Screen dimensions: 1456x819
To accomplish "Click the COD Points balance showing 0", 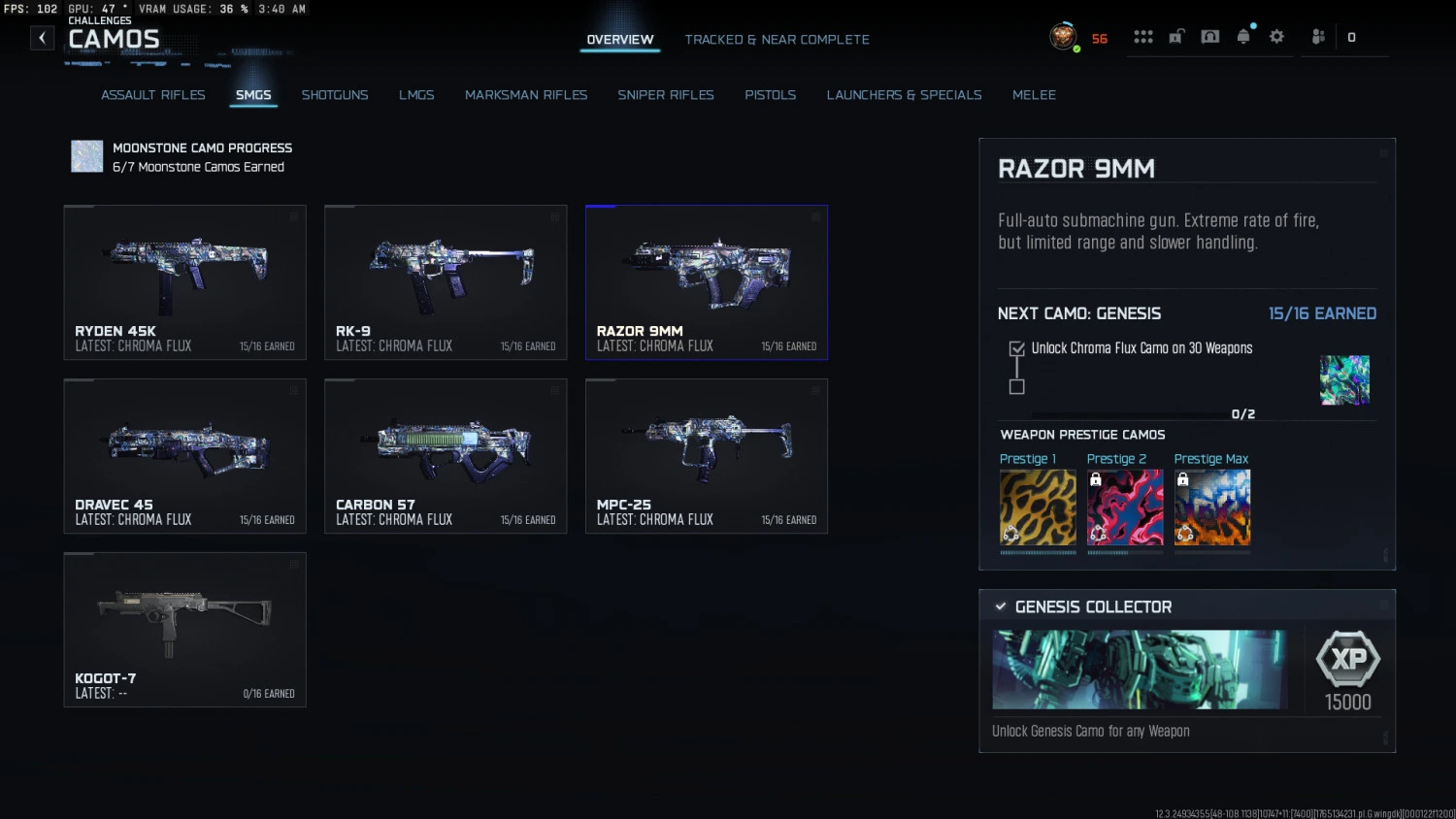I will [x=1349, y=38].
